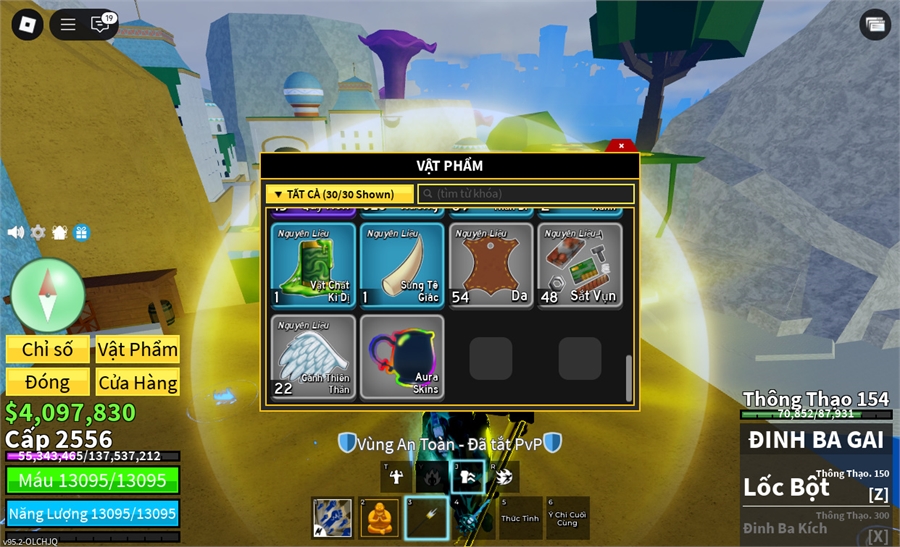This screenshot has width=900, height=547.
Task: Open the Aura Skins item
Action: (402, 357)
